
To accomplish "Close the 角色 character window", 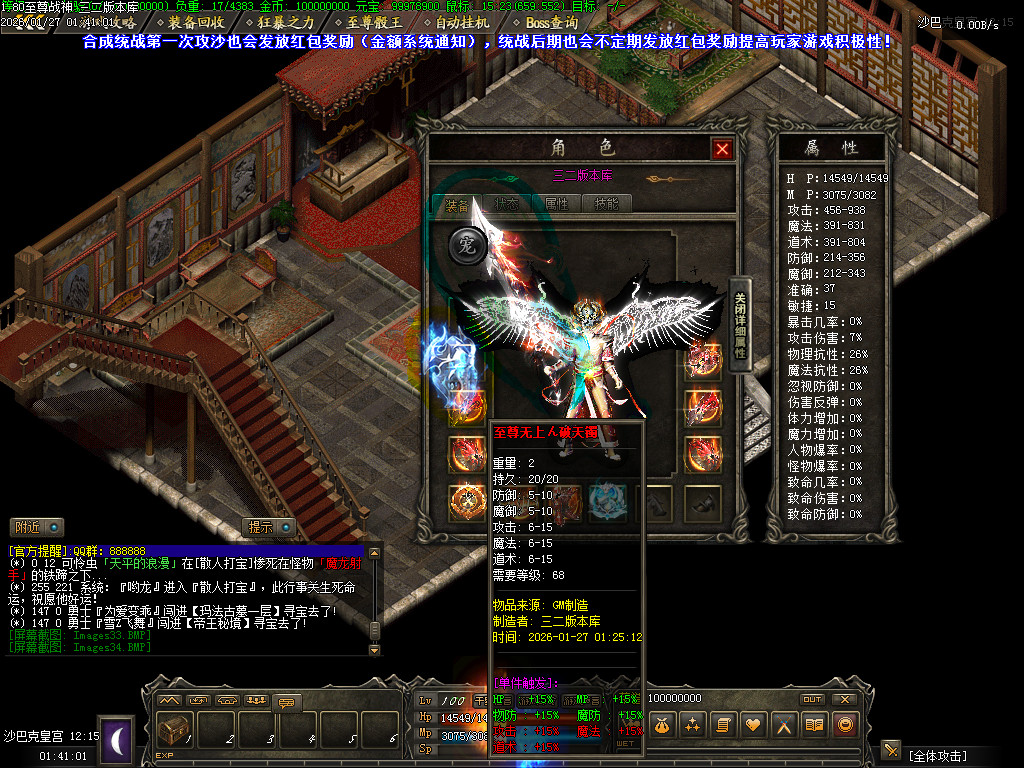I will pyautogui.click(x=722, y=149).
